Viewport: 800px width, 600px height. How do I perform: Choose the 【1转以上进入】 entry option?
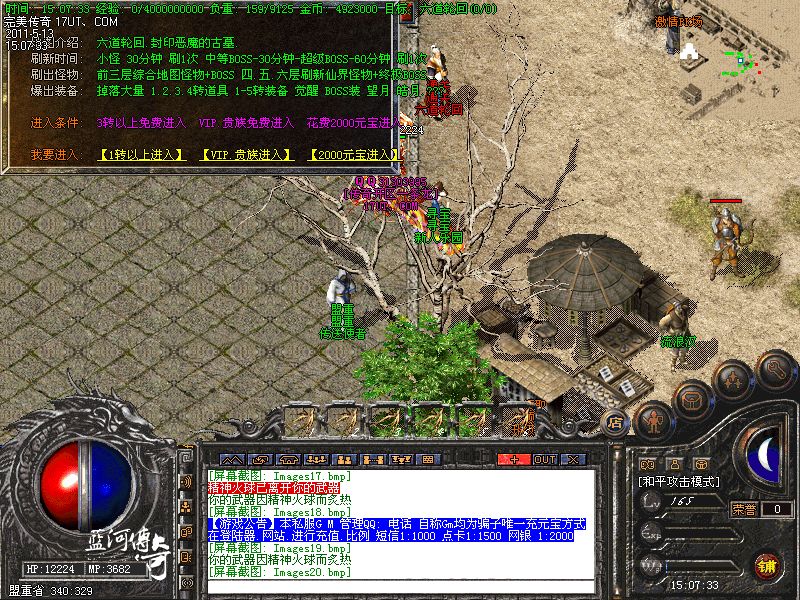click(142, 155)
